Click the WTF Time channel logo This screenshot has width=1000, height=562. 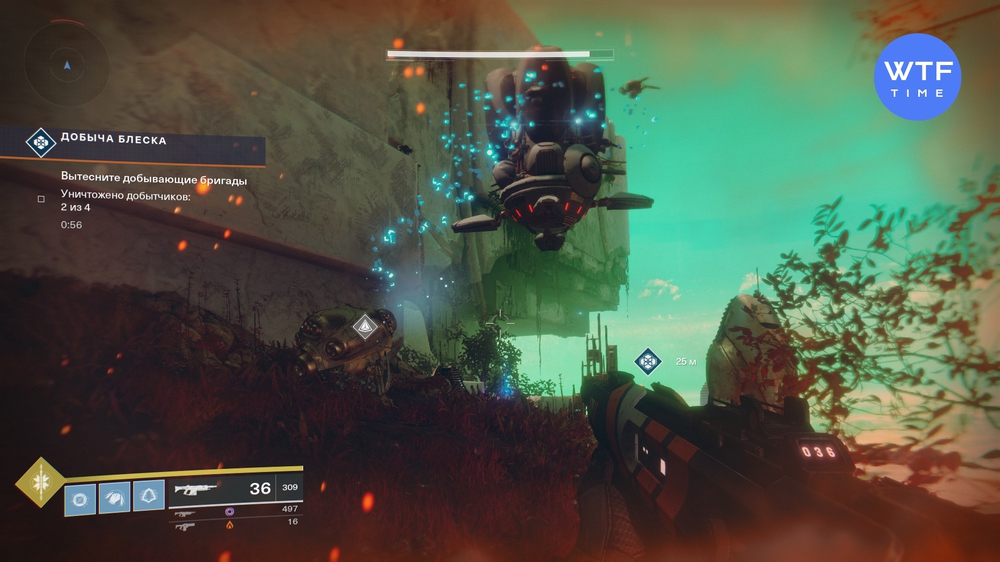[916, 77]
